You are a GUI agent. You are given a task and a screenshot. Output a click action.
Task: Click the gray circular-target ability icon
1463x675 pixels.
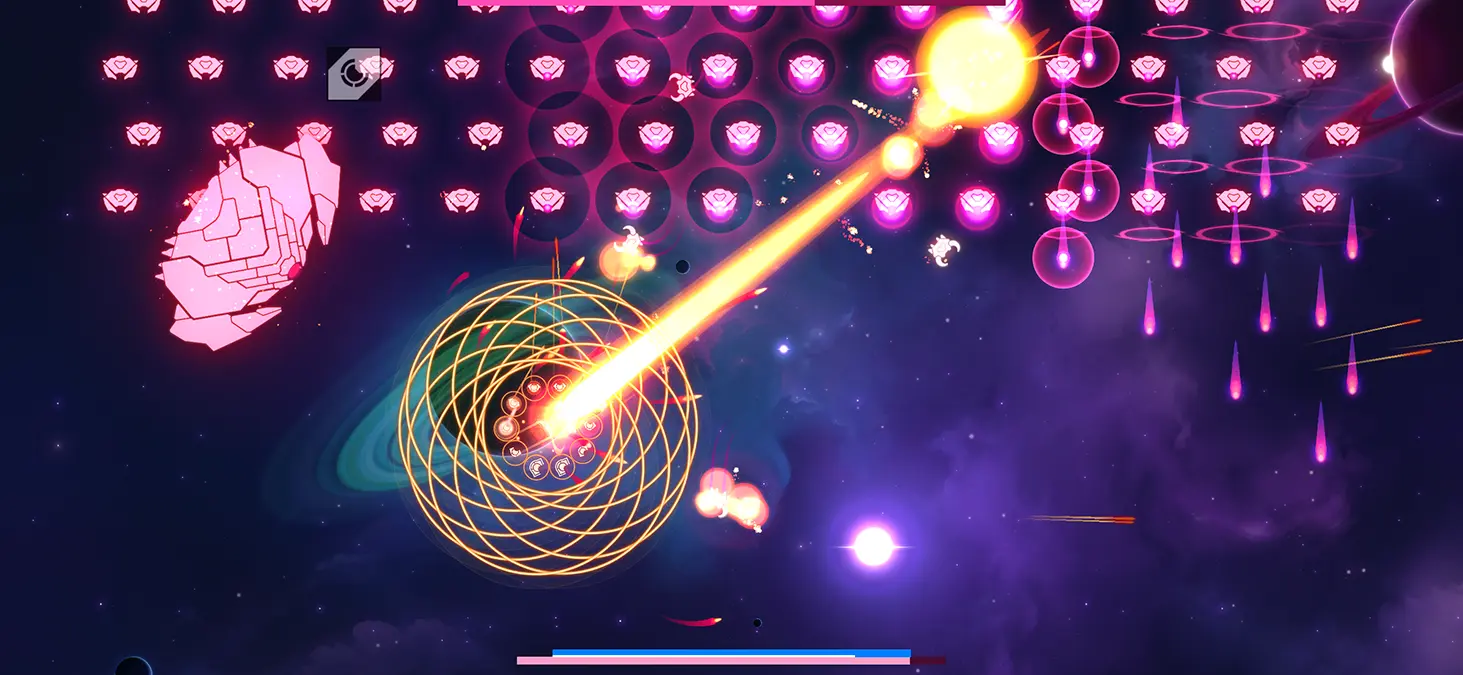click(353, 73)
